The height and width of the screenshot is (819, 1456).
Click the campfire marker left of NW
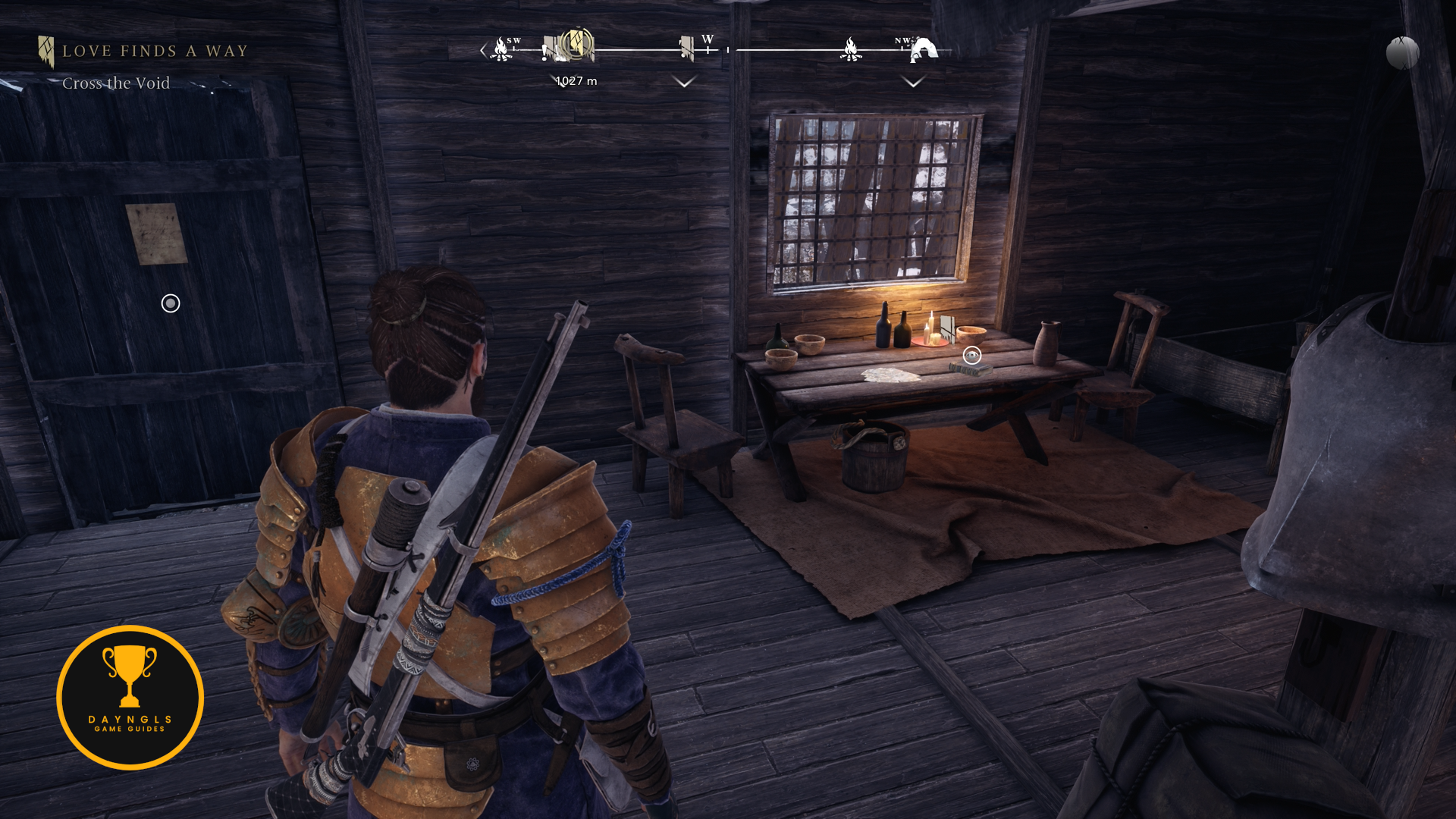click(851, 49)
